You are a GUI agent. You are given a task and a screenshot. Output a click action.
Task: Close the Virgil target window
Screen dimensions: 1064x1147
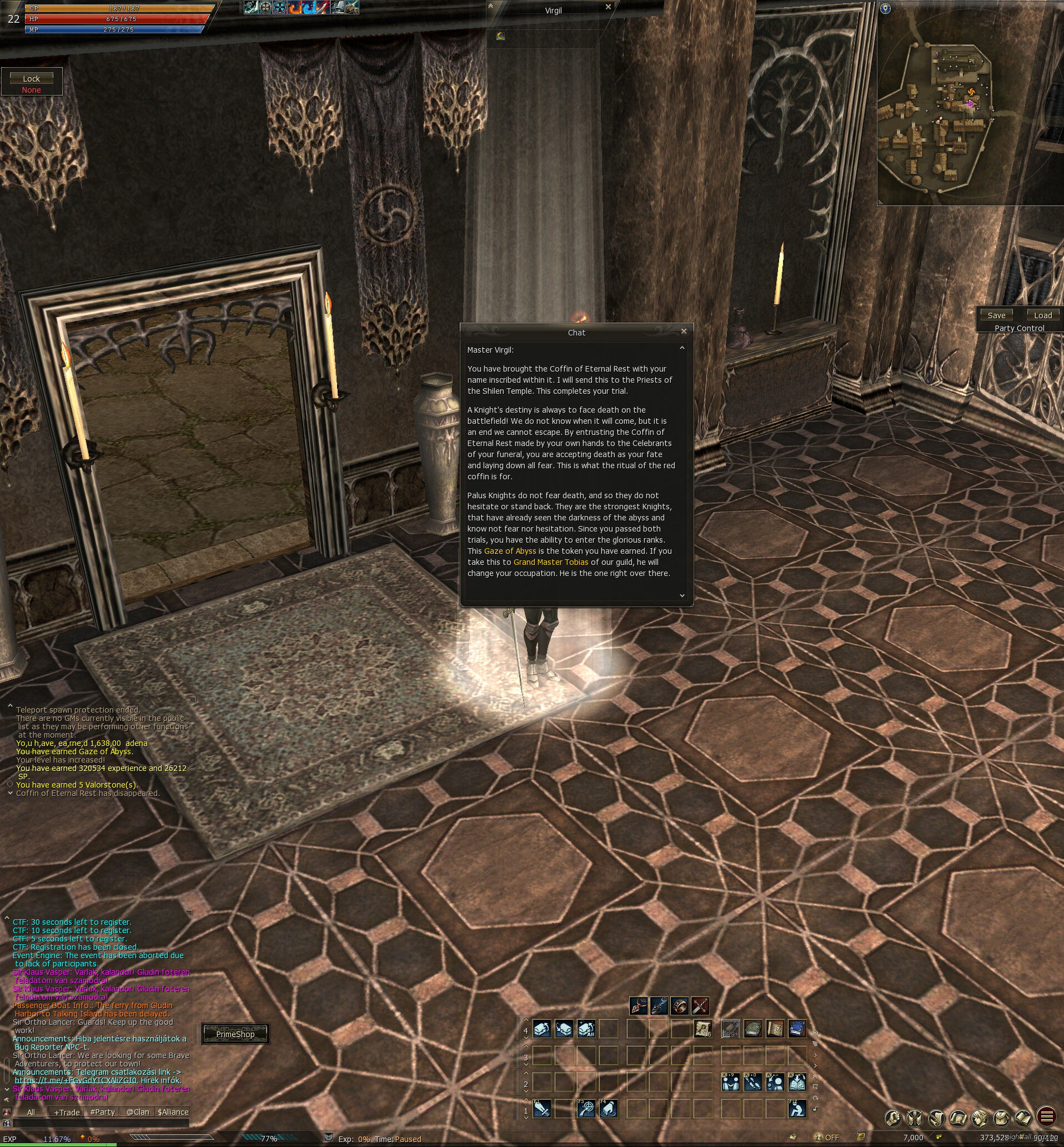608,7
